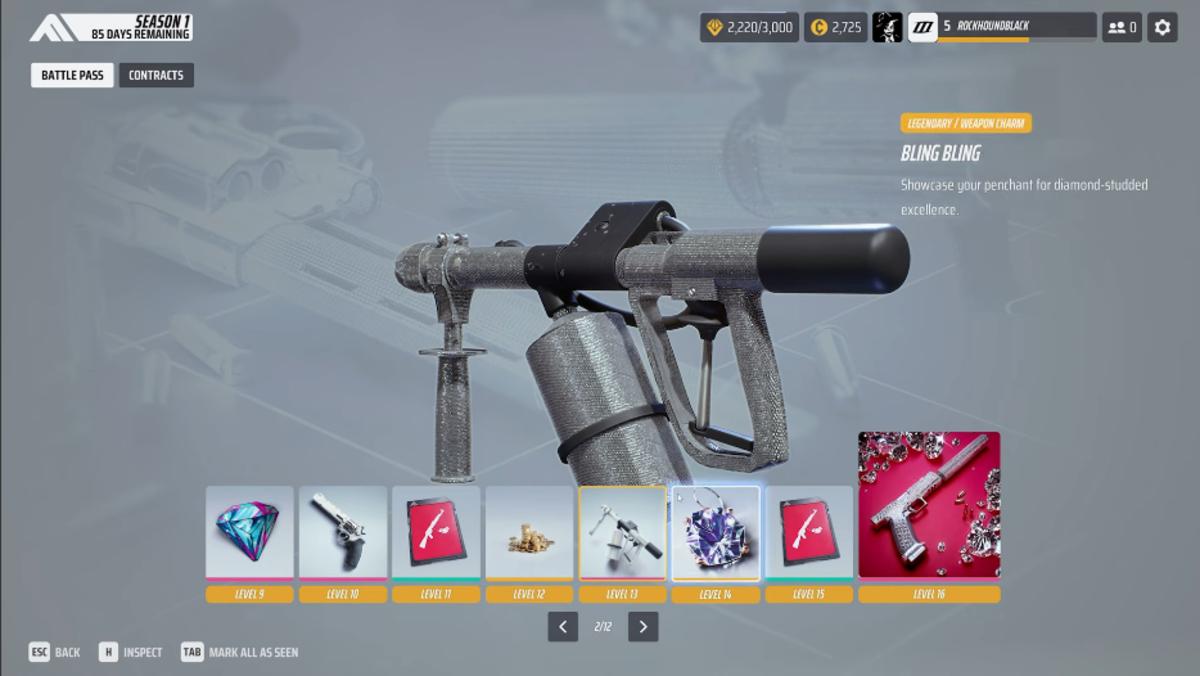Pick the Level 13 flamethrower skin reward
This screenshot has height=676, width=1200.
[x=622, y=533]
